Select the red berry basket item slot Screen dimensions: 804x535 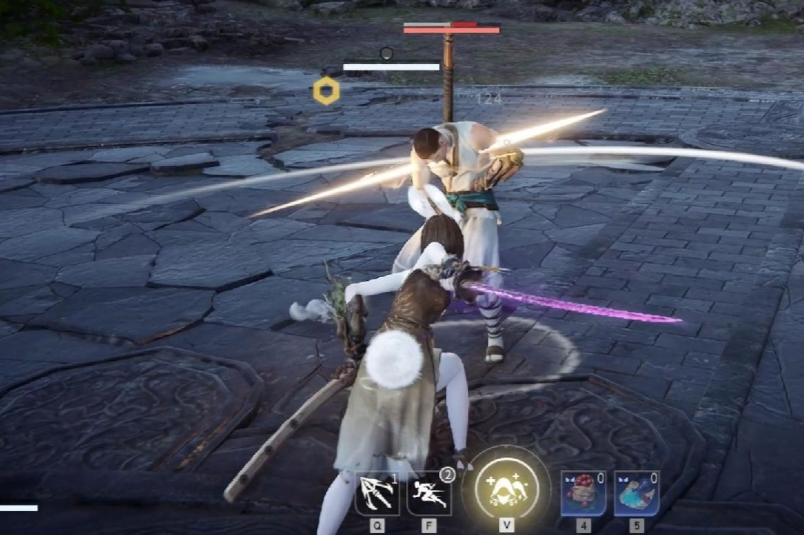click(583, 494)
